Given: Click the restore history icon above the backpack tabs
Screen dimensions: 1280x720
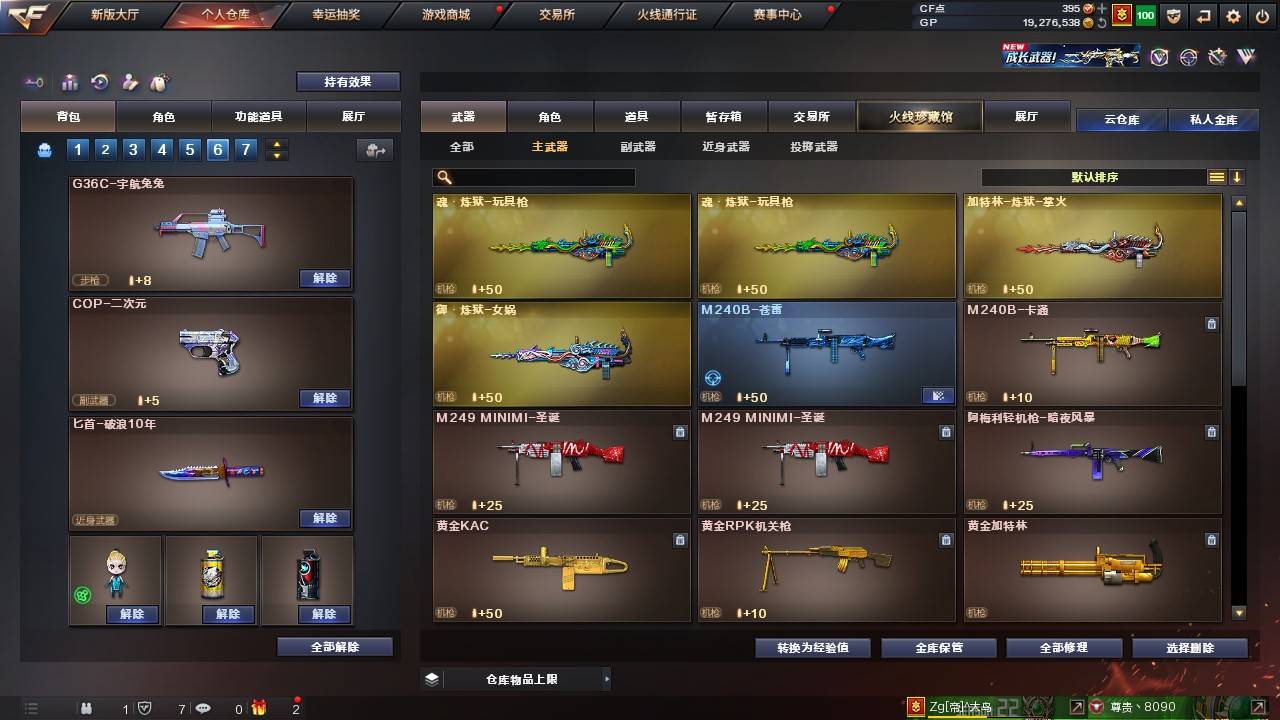Looking at the screenshot, I should pos(100,81).
